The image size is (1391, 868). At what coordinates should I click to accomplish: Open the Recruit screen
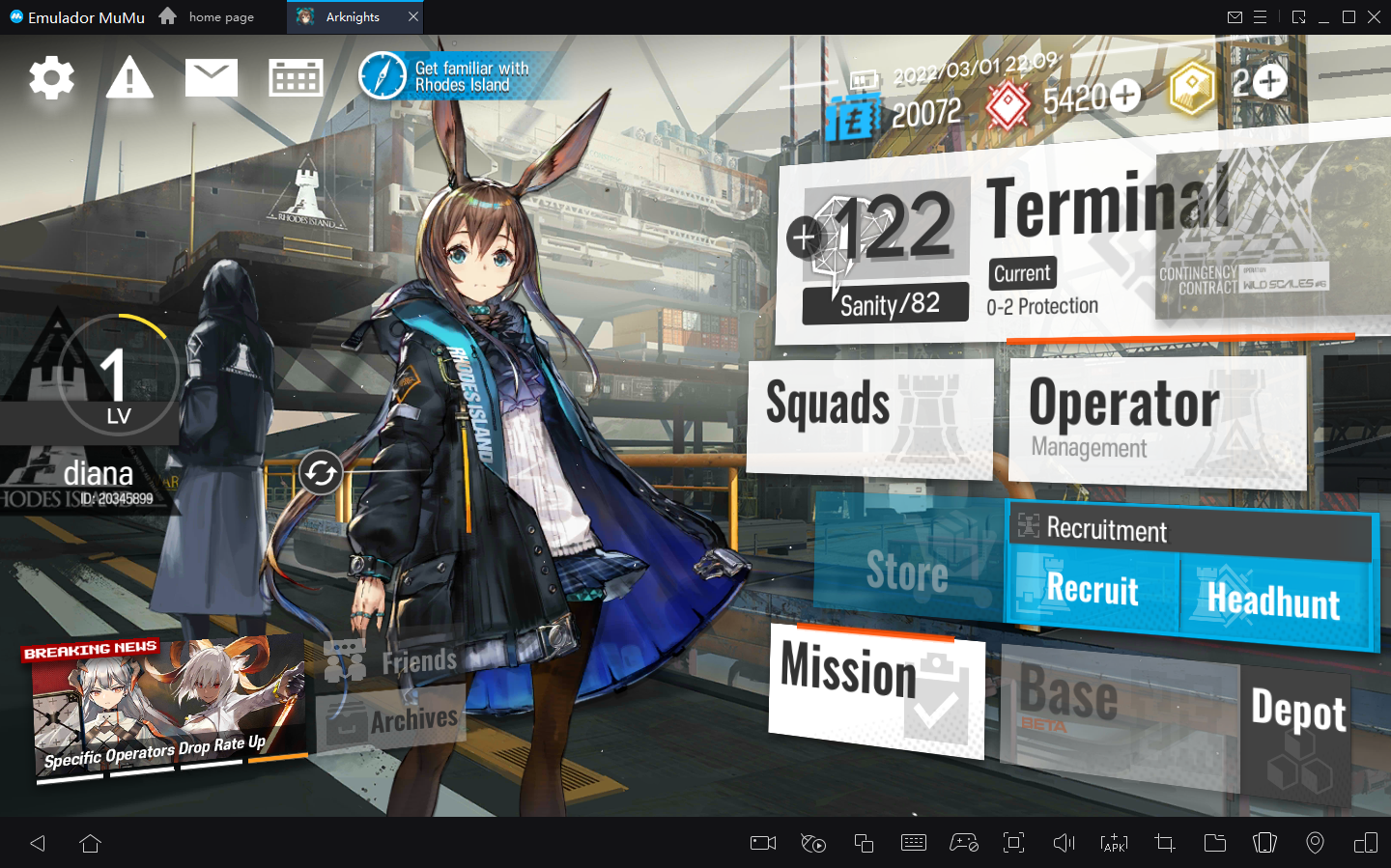pyautogui.click(x=1093, y=590)
